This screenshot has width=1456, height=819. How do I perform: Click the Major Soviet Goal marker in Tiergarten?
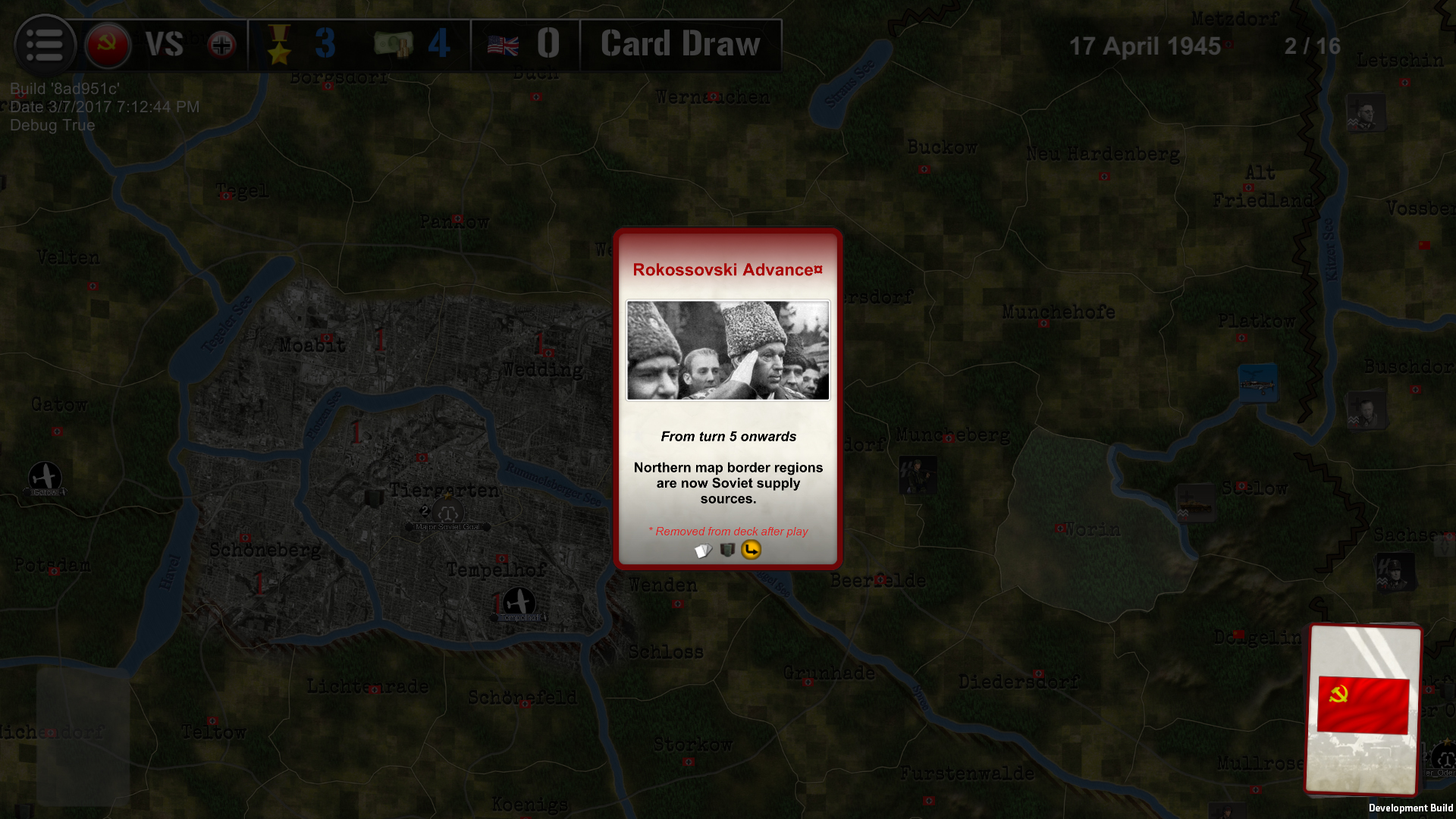tap(448, 513)
